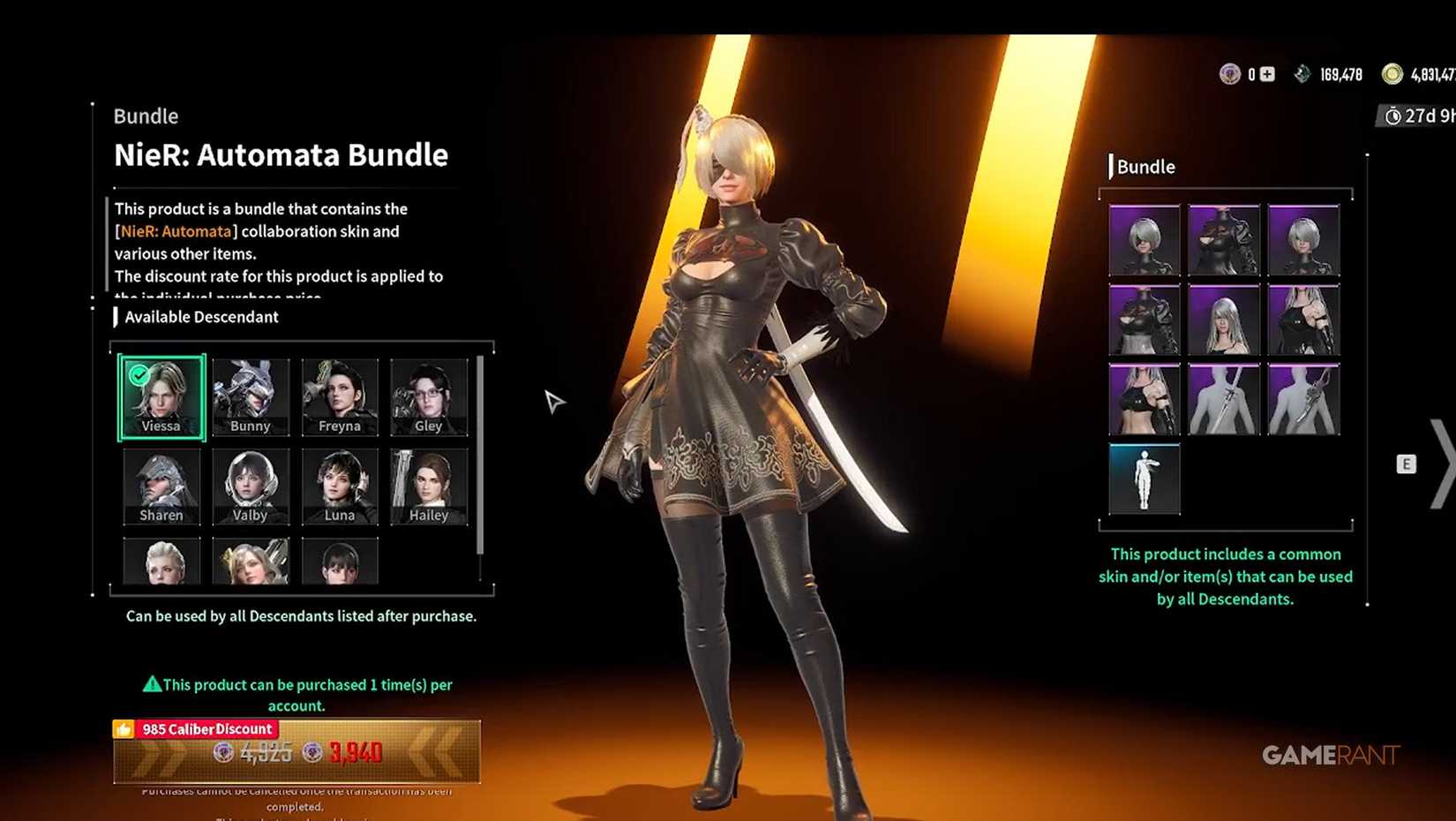
Task: Click the Caliber currency icon
Action: coord(1230,74)
